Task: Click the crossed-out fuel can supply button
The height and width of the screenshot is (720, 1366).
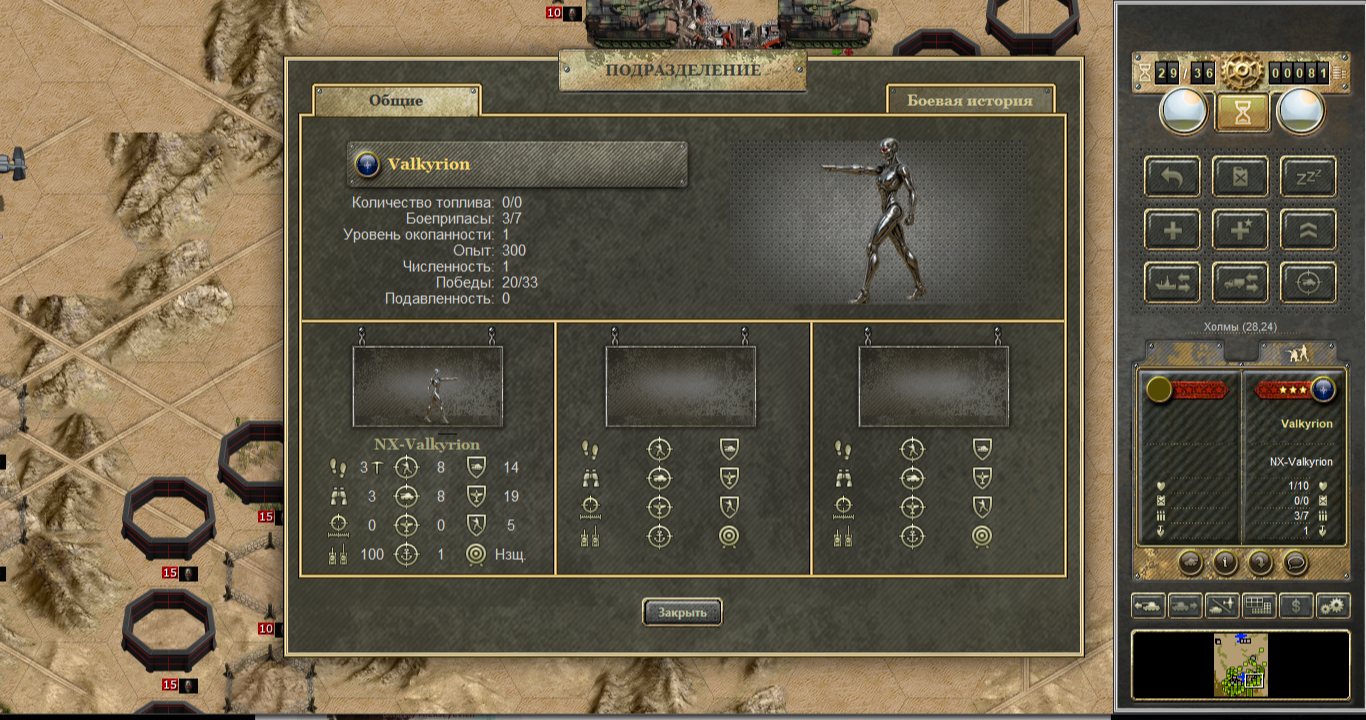Action: coord(1240,177)
